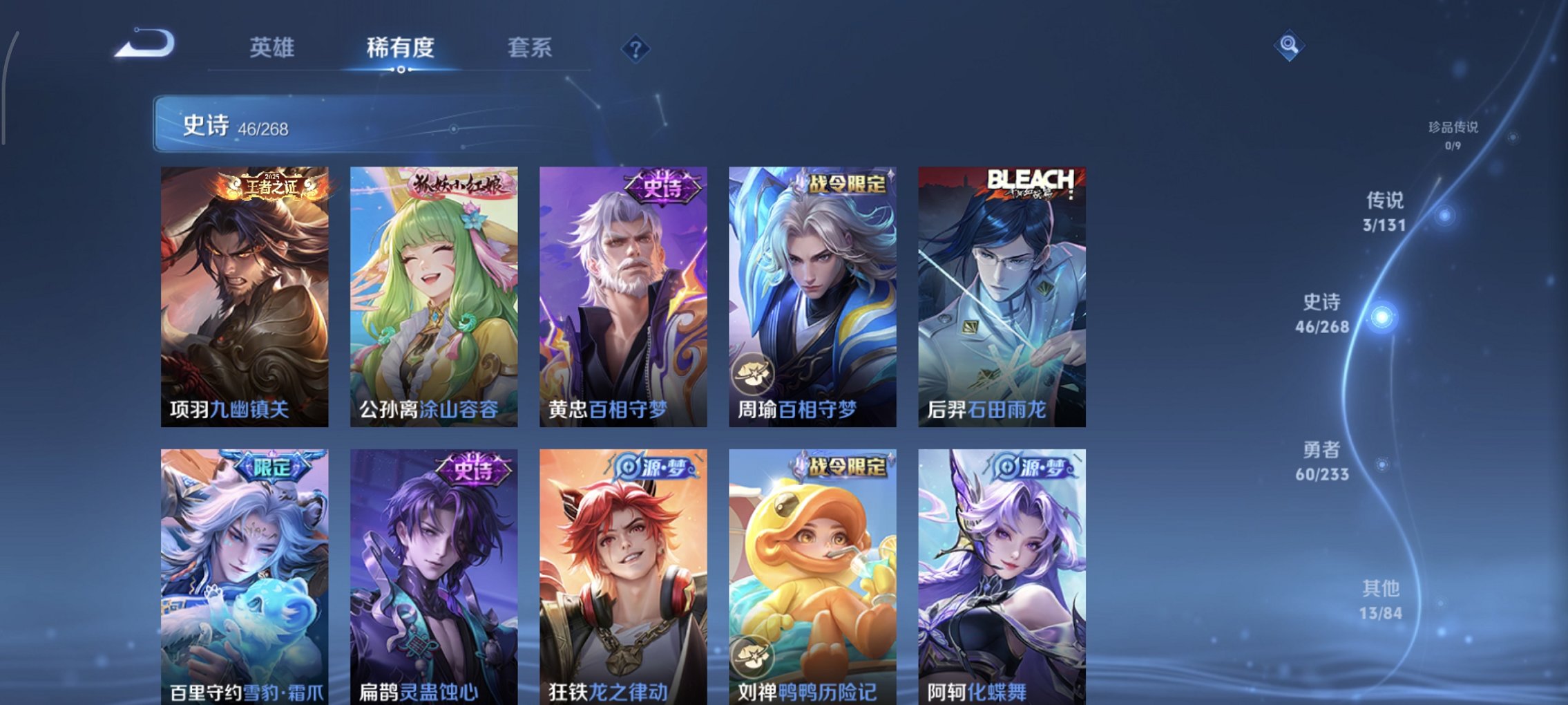Screen dimensions: 1568x705
Task: Switch to the 套系 tab
Action: 528,48
